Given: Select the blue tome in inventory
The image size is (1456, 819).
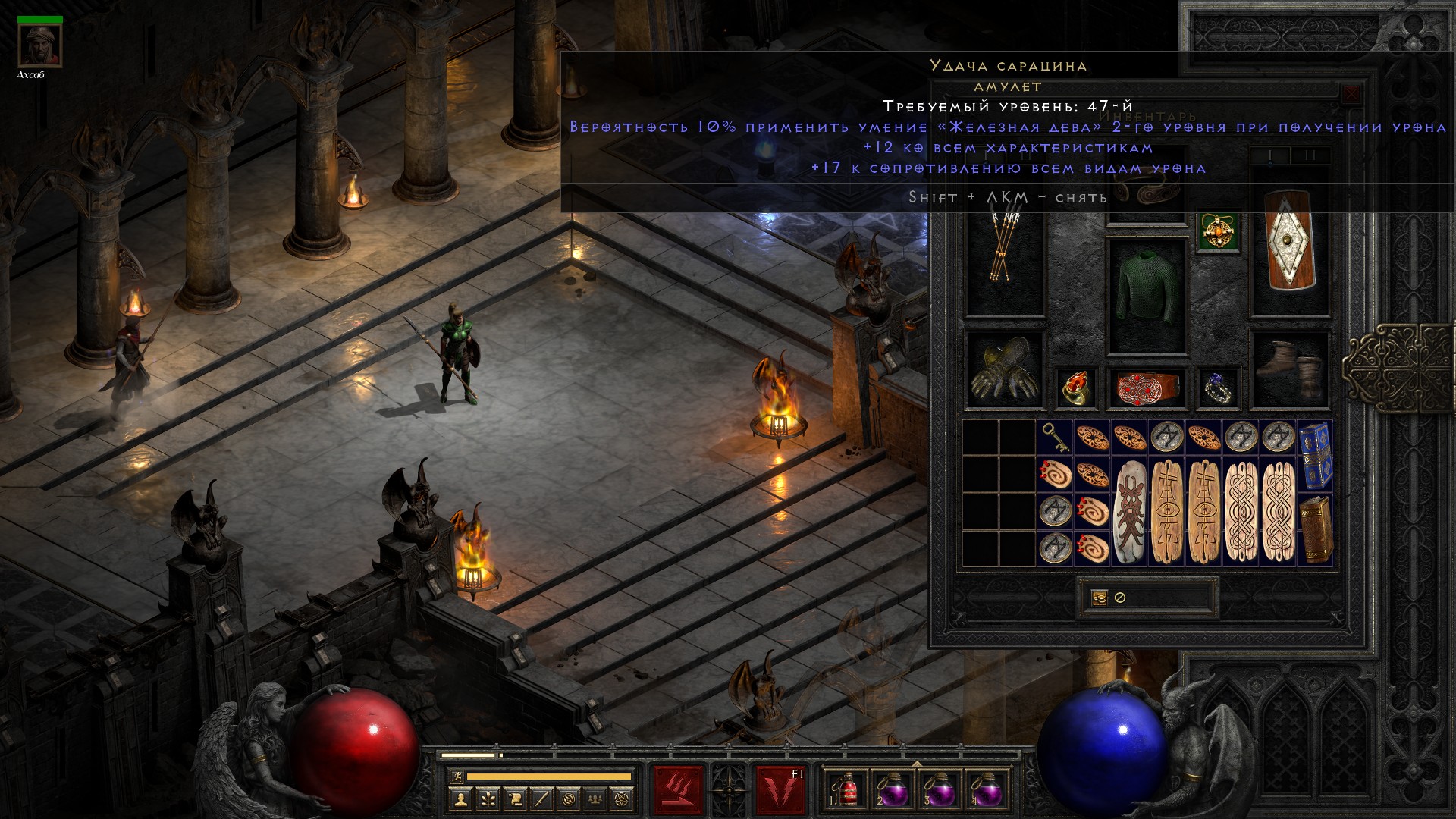Looking at the screenshot, I should point(1316,456).
